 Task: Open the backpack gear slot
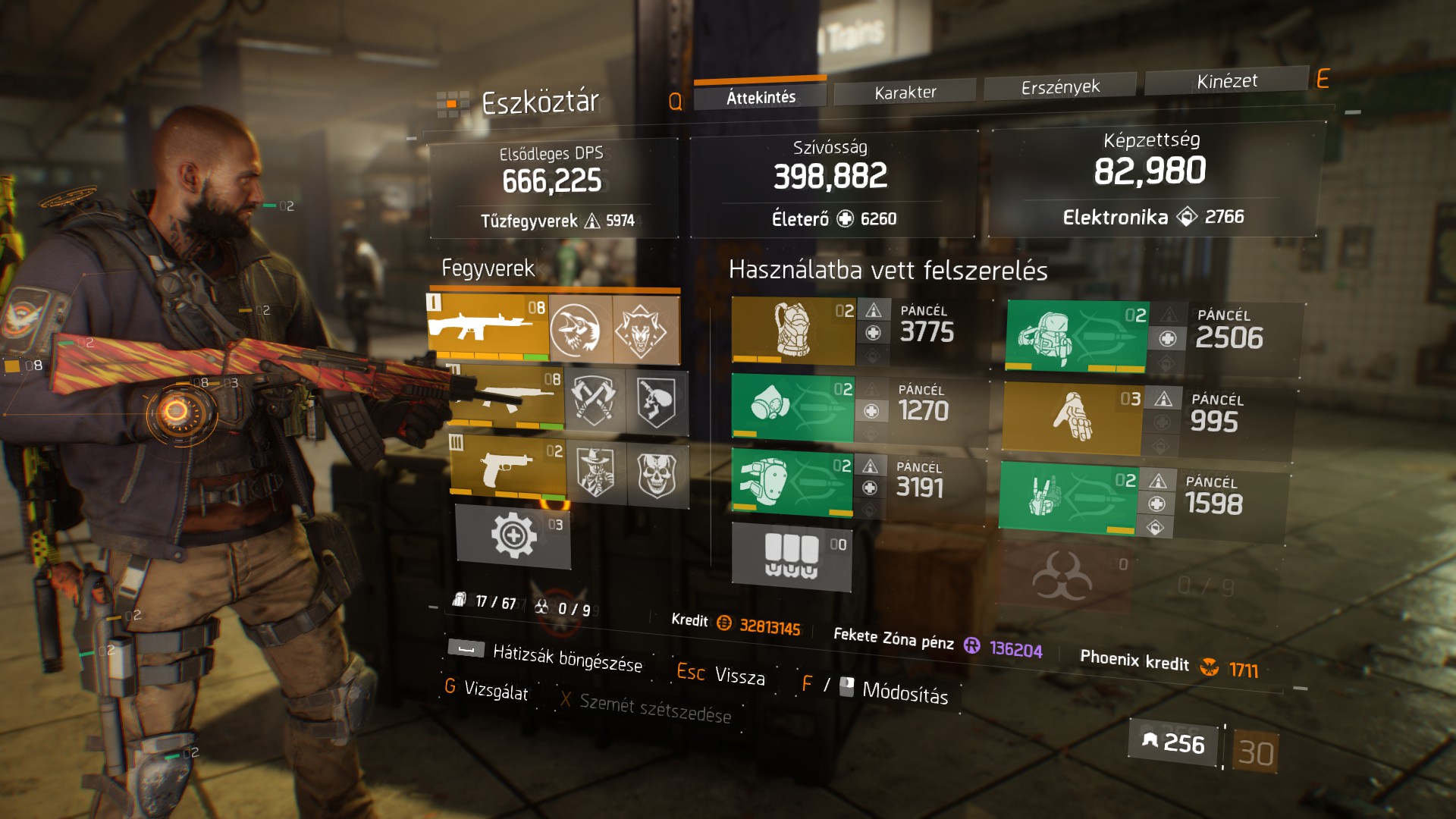coord(1076,337)
